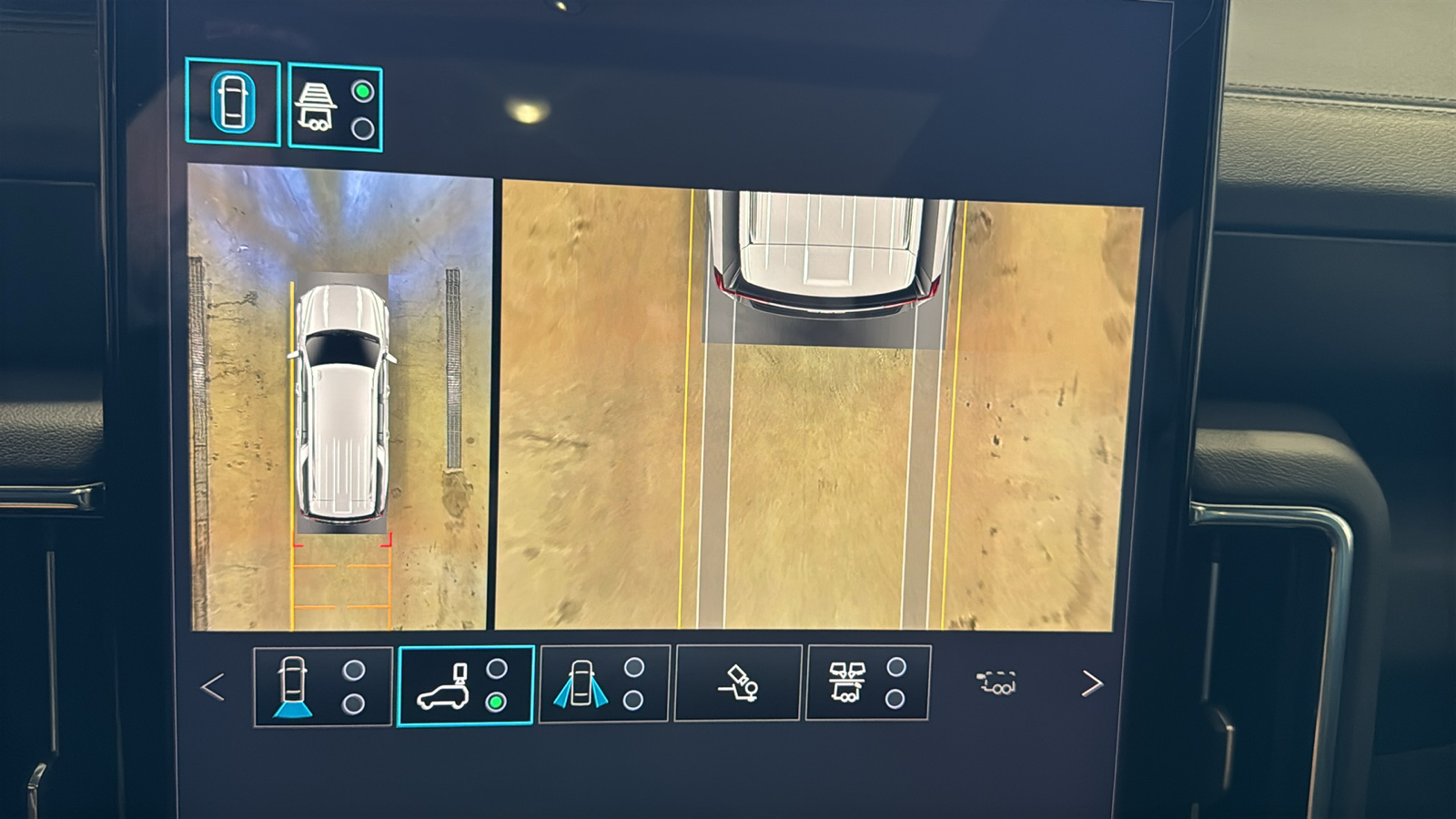
Task: Select the top-down vehicle surround view button
Action: 233,102
